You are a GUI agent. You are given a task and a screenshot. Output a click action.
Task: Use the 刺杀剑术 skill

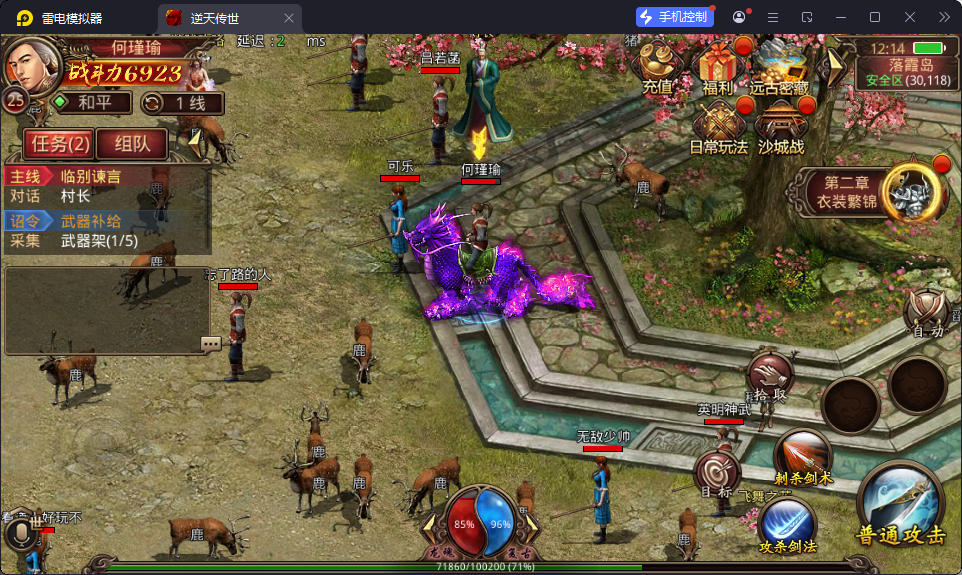pyautogui.click(x=803, y=457)
